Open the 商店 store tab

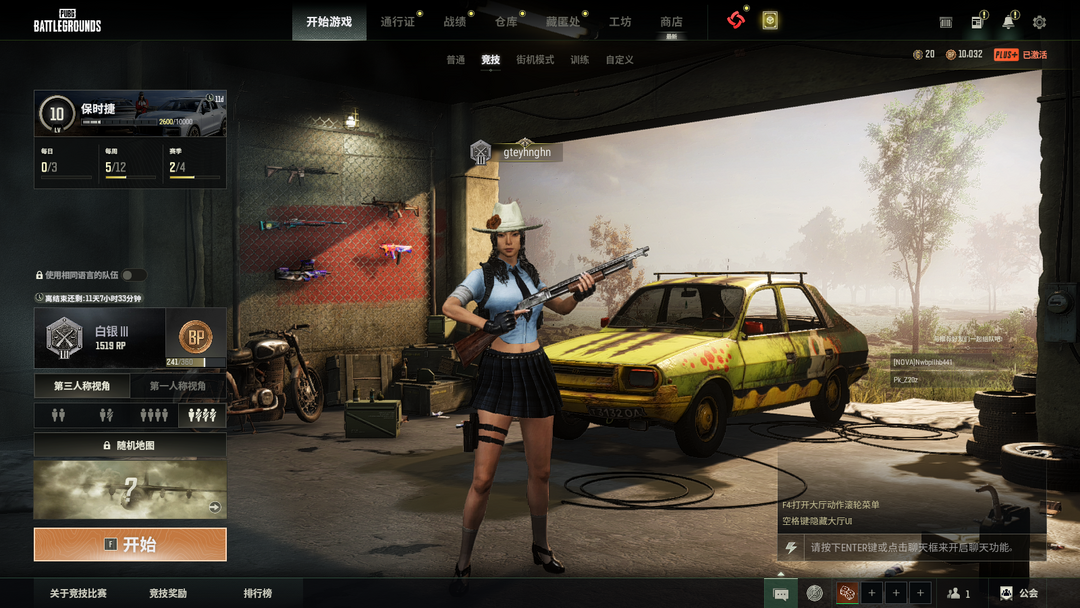tap(671, 22)
